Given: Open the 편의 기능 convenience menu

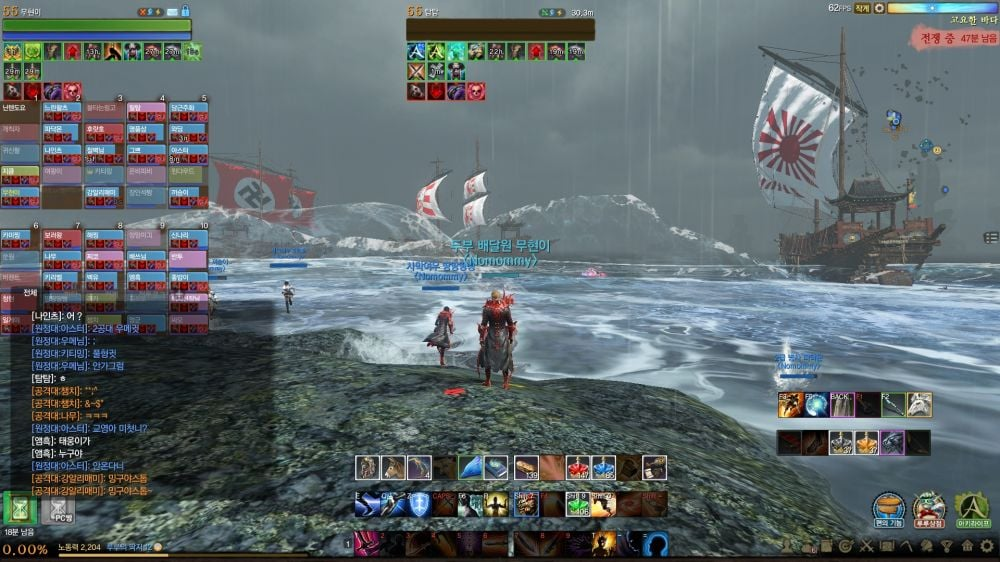Looking at the screenshot, I should (x=888, y=506).
